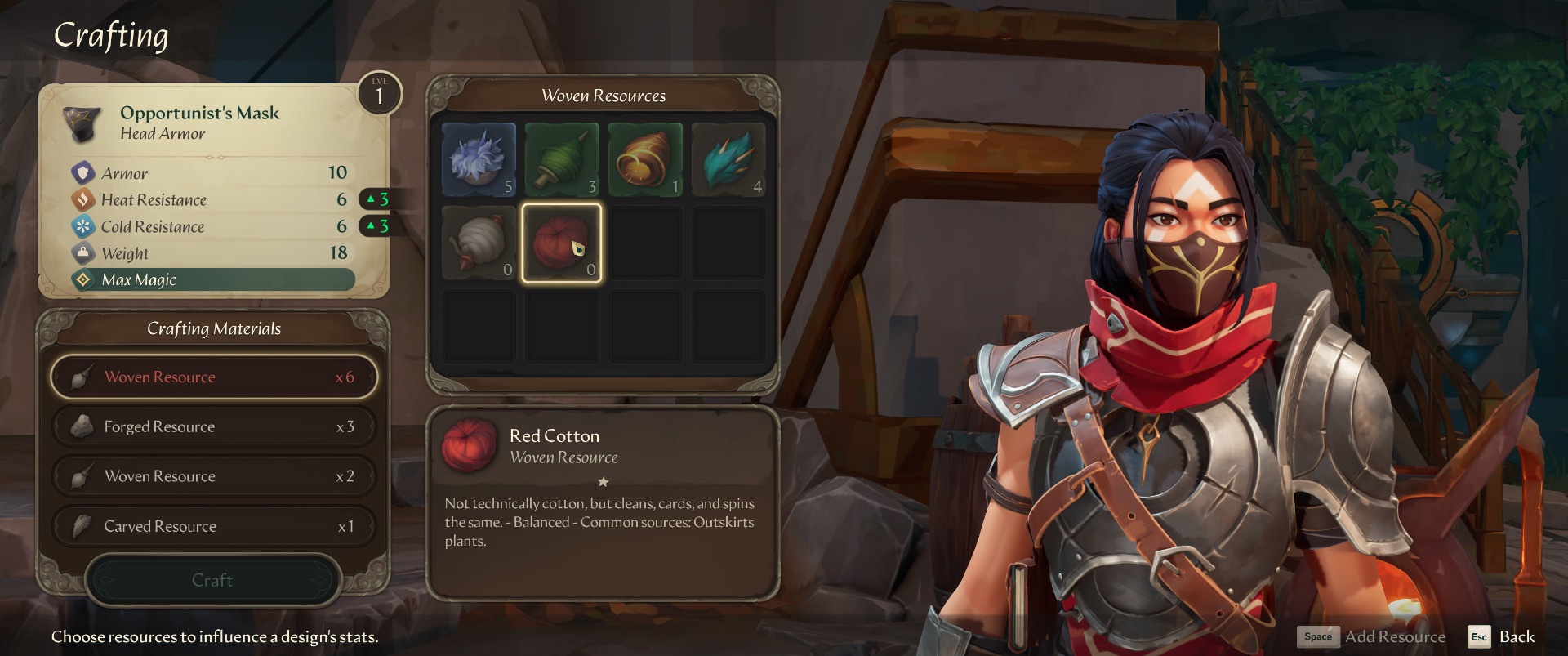Viewport: 1568px width, 656px height.
Task: Select the Woven Resource x6 material row
Action: 214,377
